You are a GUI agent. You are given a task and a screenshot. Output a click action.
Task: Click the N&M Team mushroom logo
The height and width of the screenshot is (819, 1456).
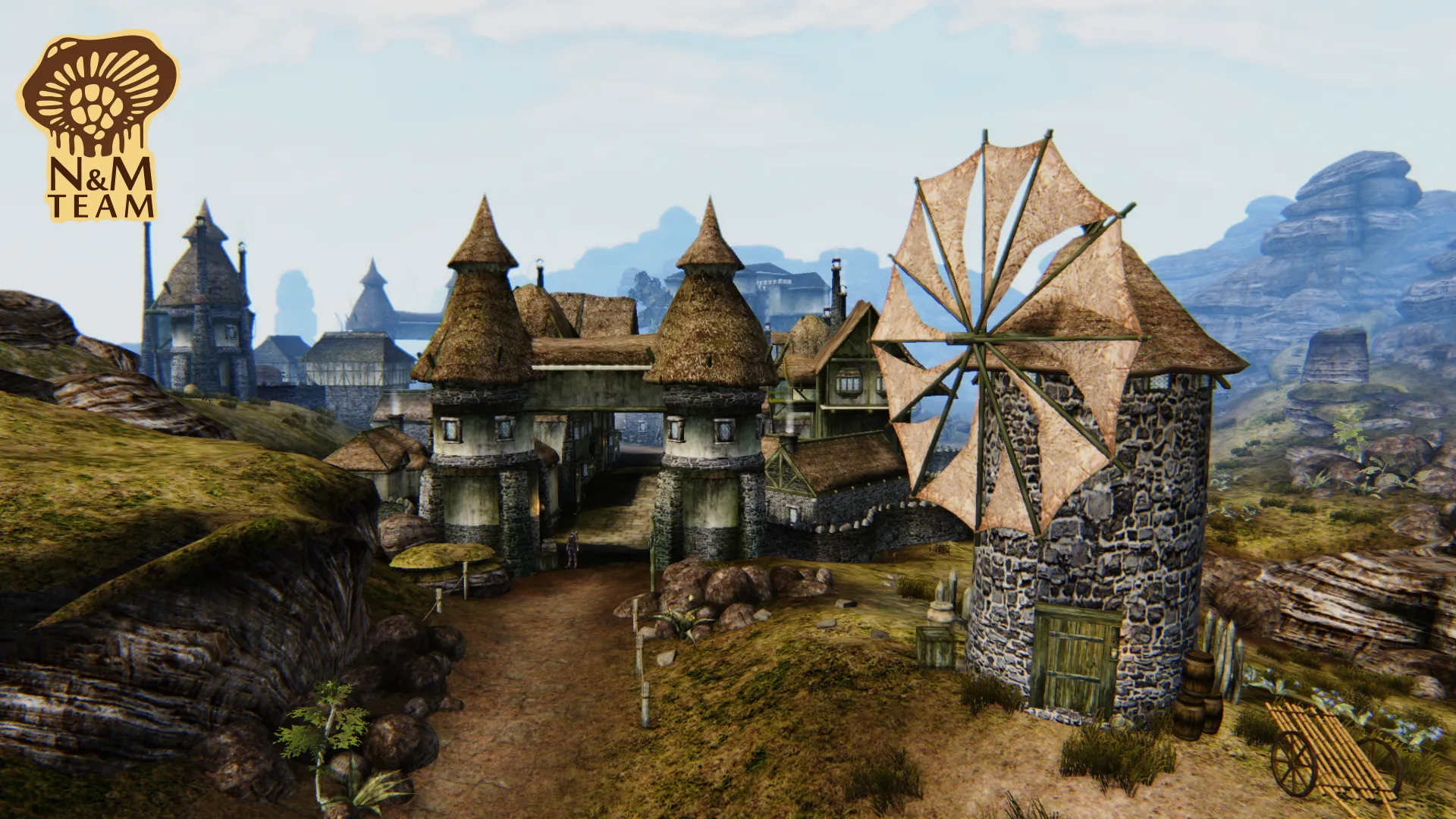click(99, 125)
